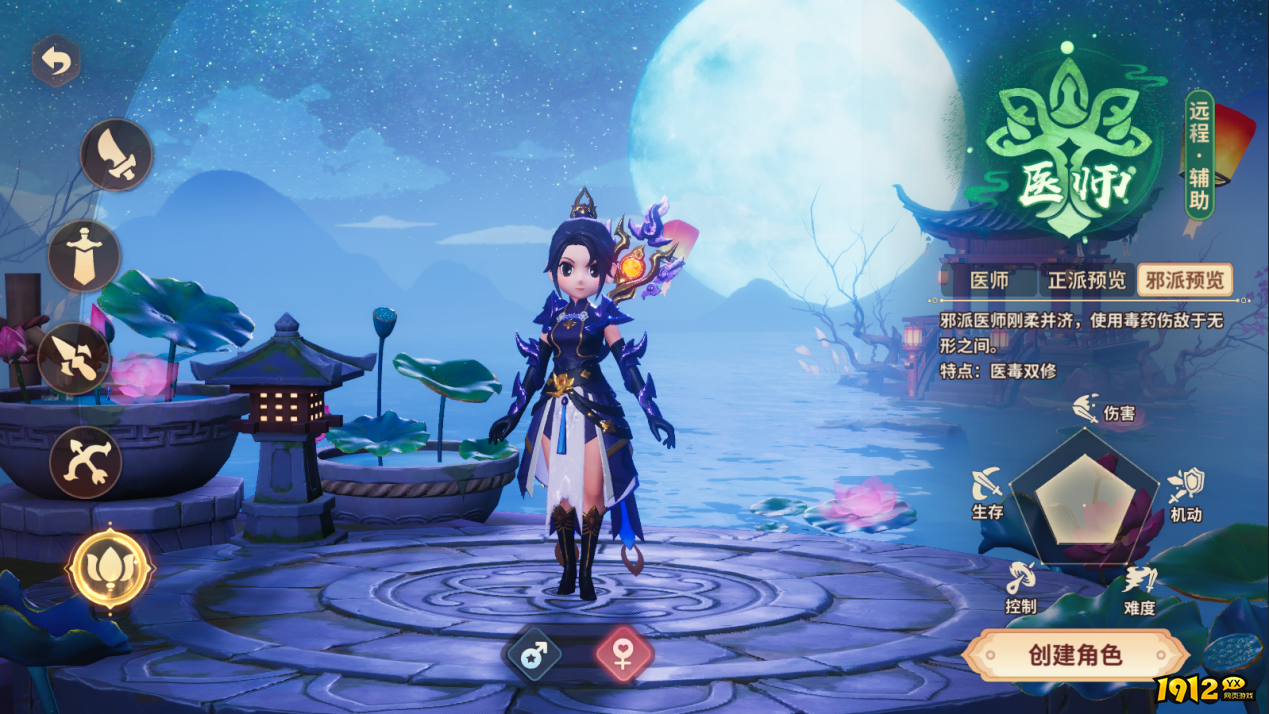Select the curved saber class icon
This screenshot has width=1269, height=714.
coord(116,155)
